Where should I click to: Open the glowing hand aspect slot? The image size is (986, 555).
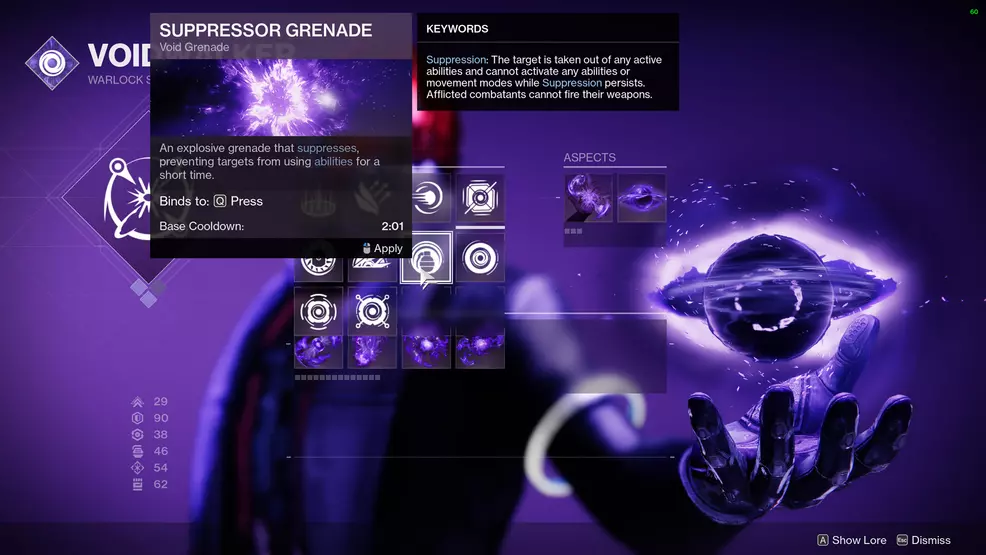(588, 197)
